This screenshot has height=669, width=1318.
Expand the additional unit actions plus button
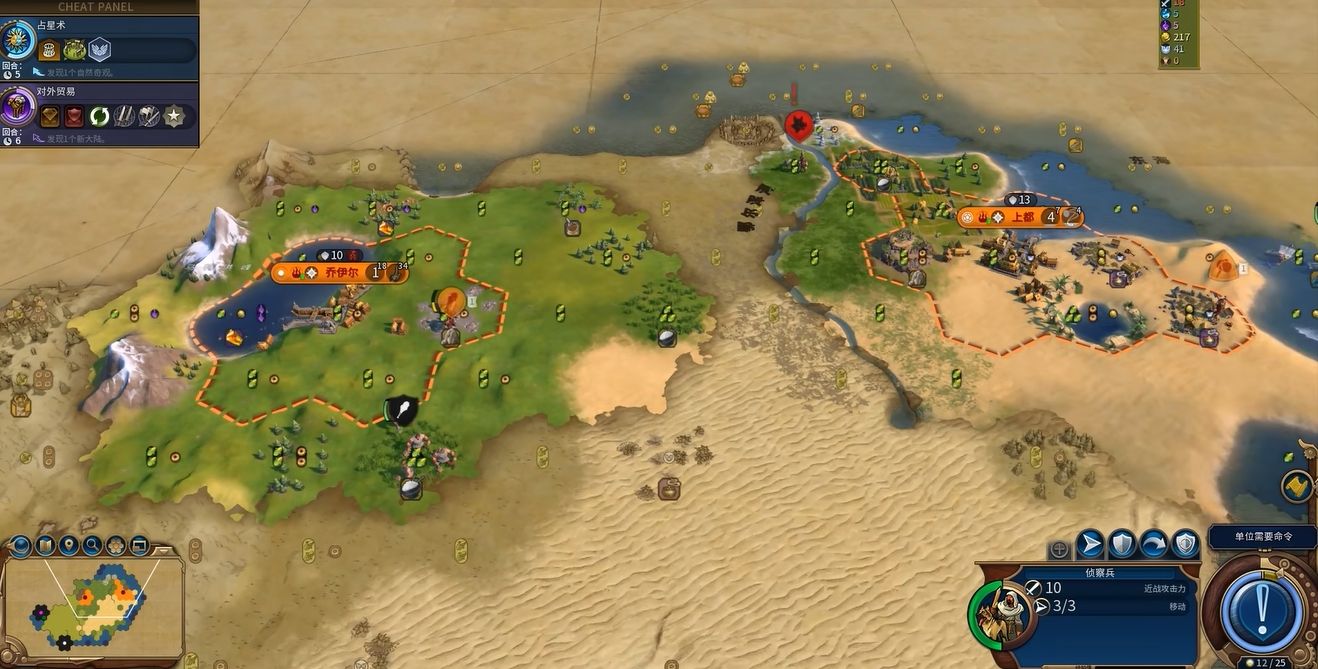[1059, 549]
